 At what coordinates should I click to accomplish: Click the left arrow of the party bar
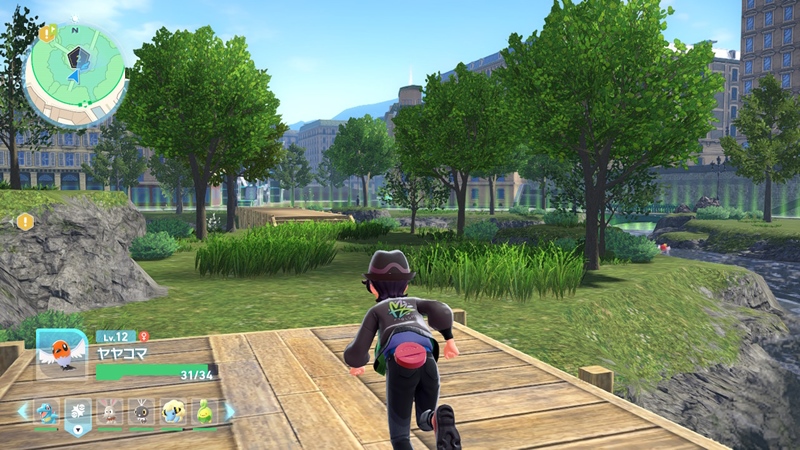point(22,410)
